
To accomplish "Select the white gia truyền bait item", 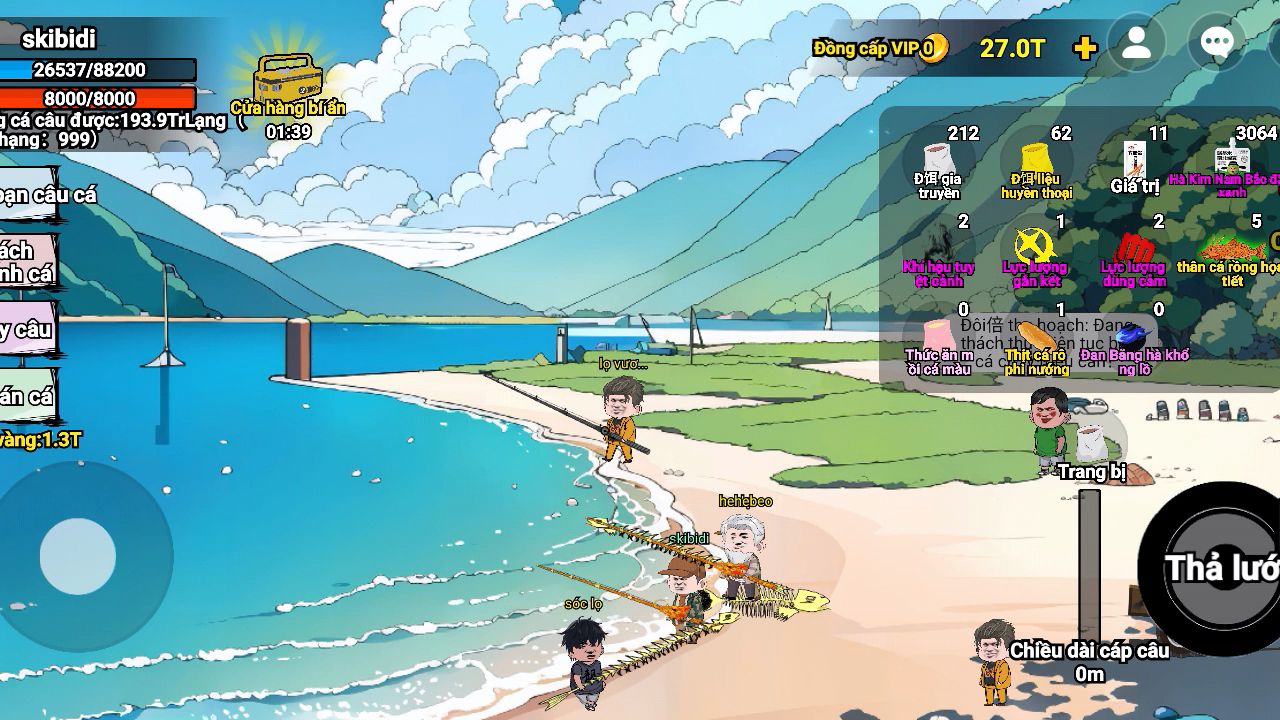I will 937,160.
